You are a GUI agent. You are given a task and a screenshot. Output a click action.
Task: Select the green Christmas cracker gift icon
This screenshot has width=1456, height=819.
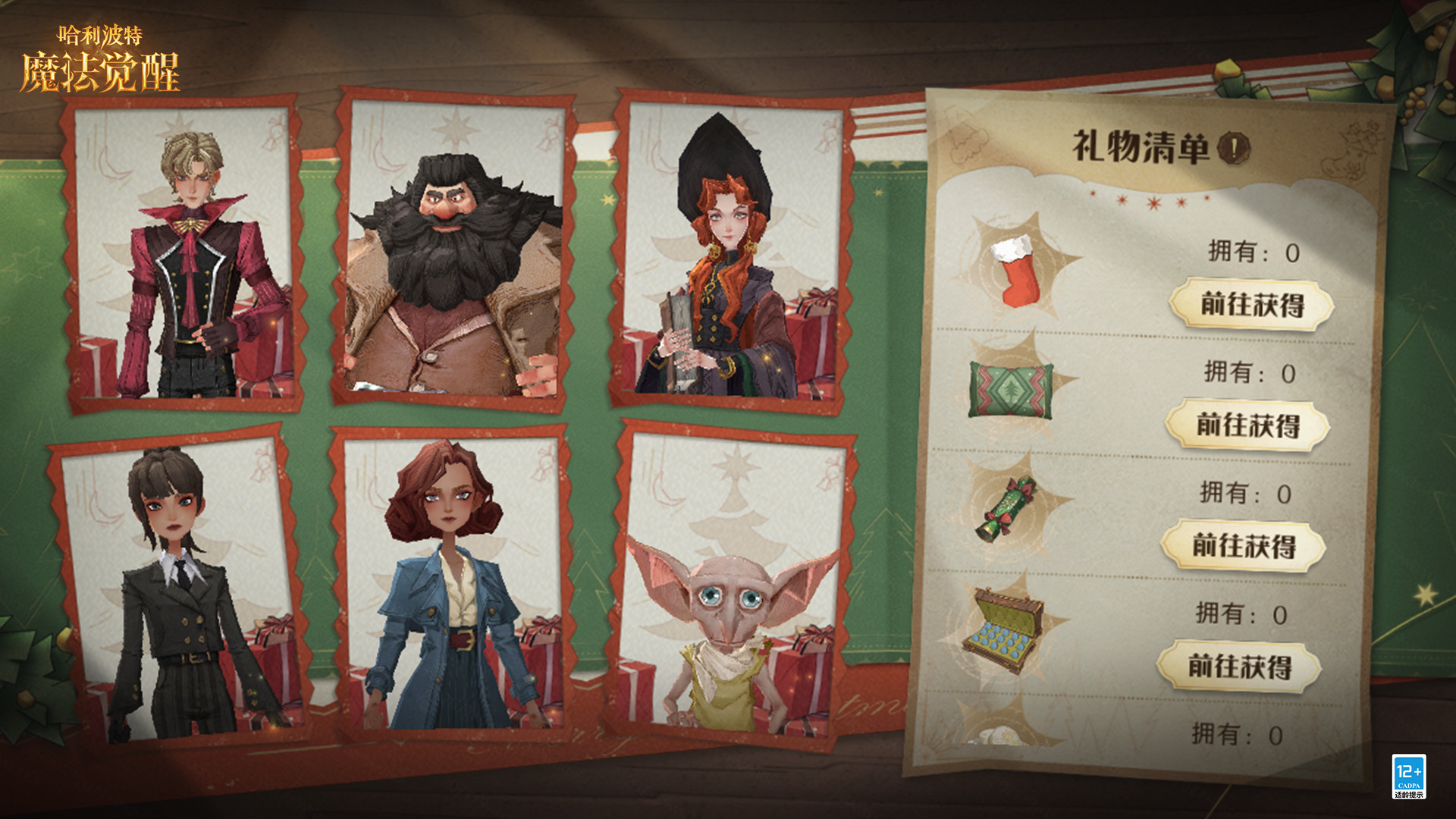tap(1006, 509)
